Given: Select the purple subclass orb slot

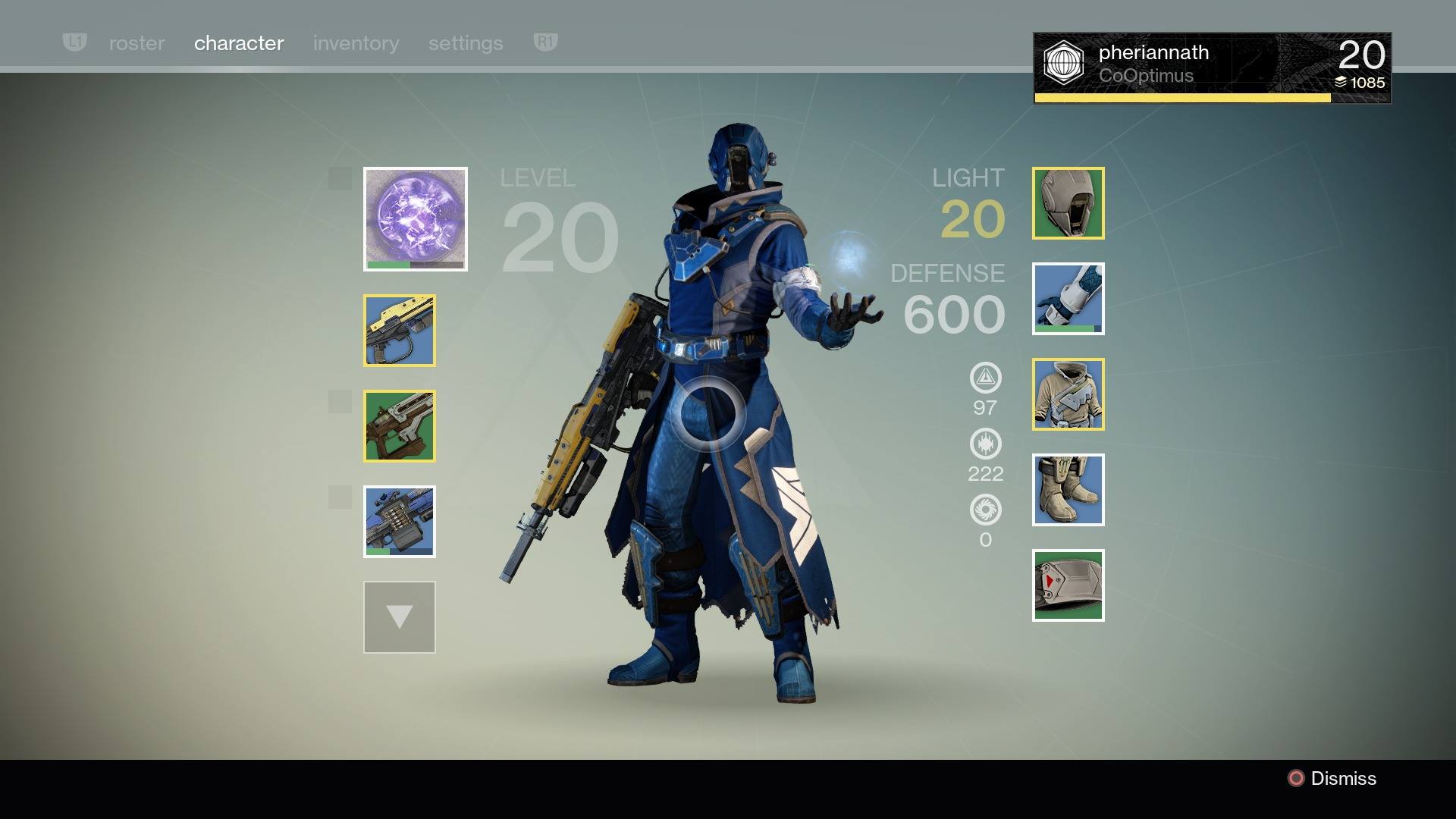Looking at the screenshot, I should tap(416, 219).
